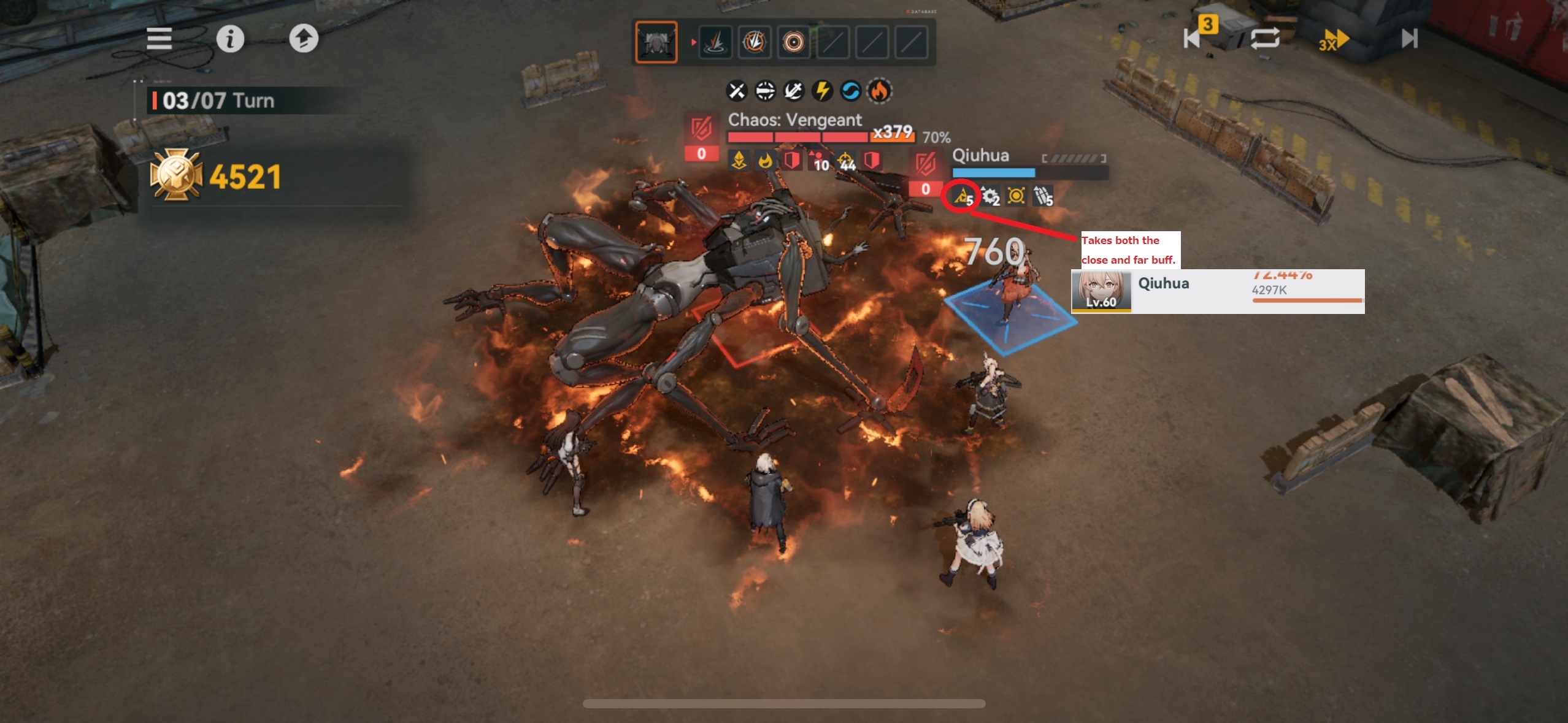Toggle the auto-loop arrows button
Viewport: 1568px width, 723px height.
coord(1265,39)
